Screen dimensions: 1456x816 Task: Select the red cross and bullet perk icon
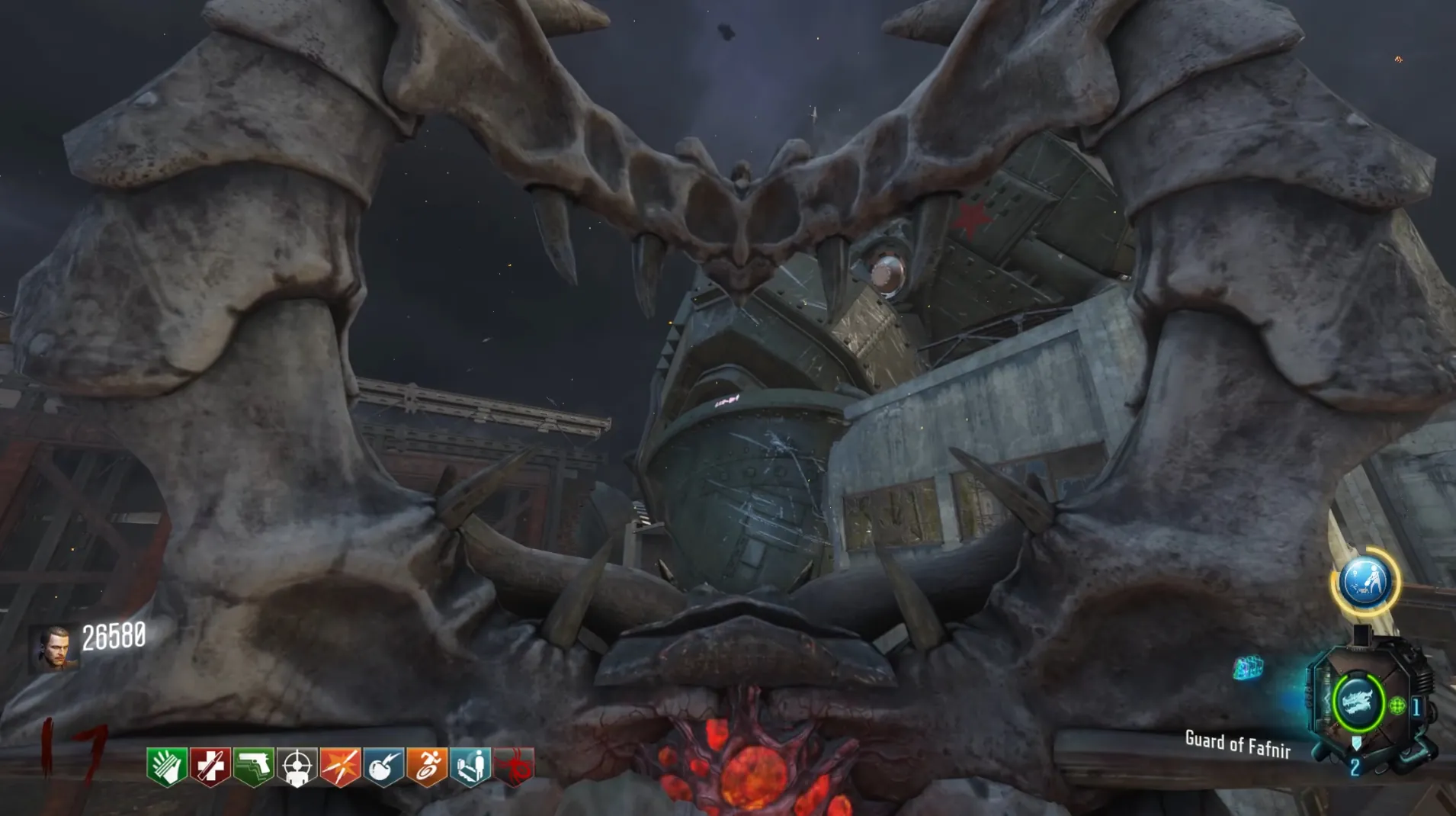[x=210, y=766]
